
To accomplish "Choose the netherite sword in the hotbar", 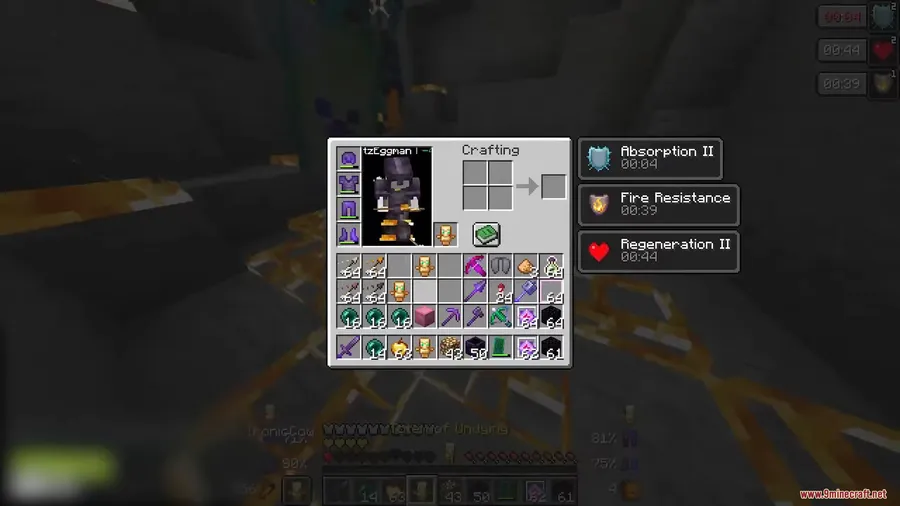I will (348, 348).
